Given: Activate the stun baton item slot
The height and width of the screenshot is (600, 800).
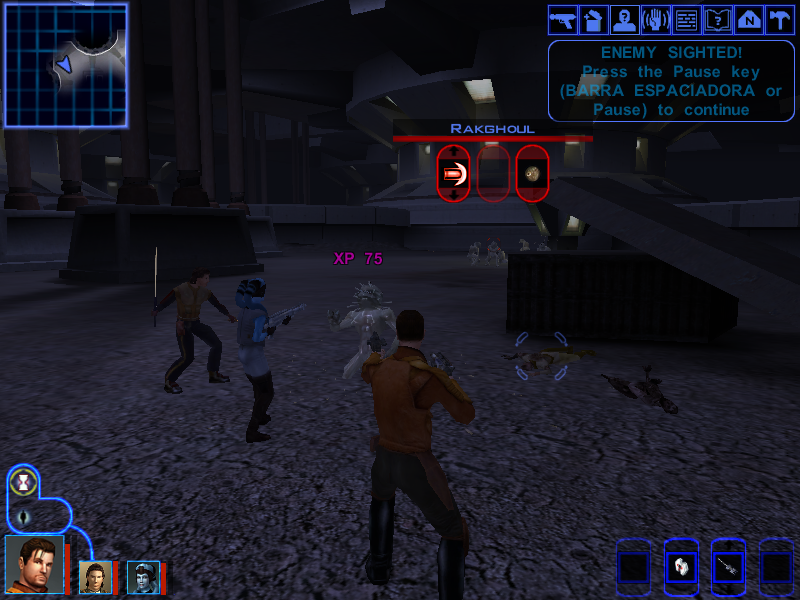Looking at the screenshot, I should (x=729, y=568).
